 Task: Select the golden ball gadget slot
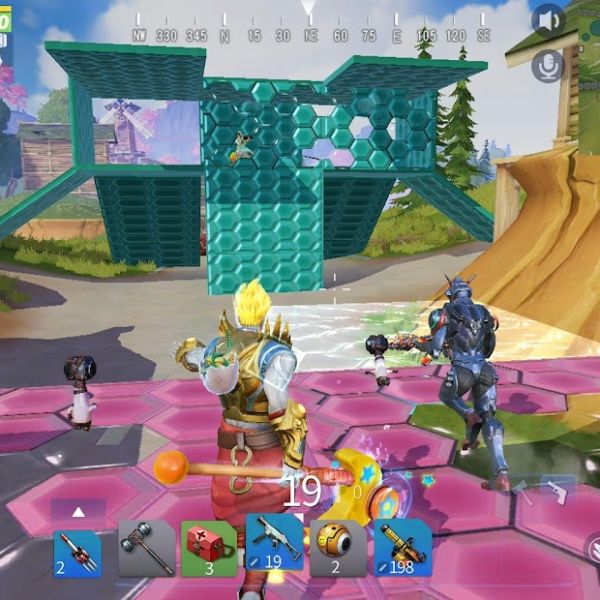coord(338,547)
